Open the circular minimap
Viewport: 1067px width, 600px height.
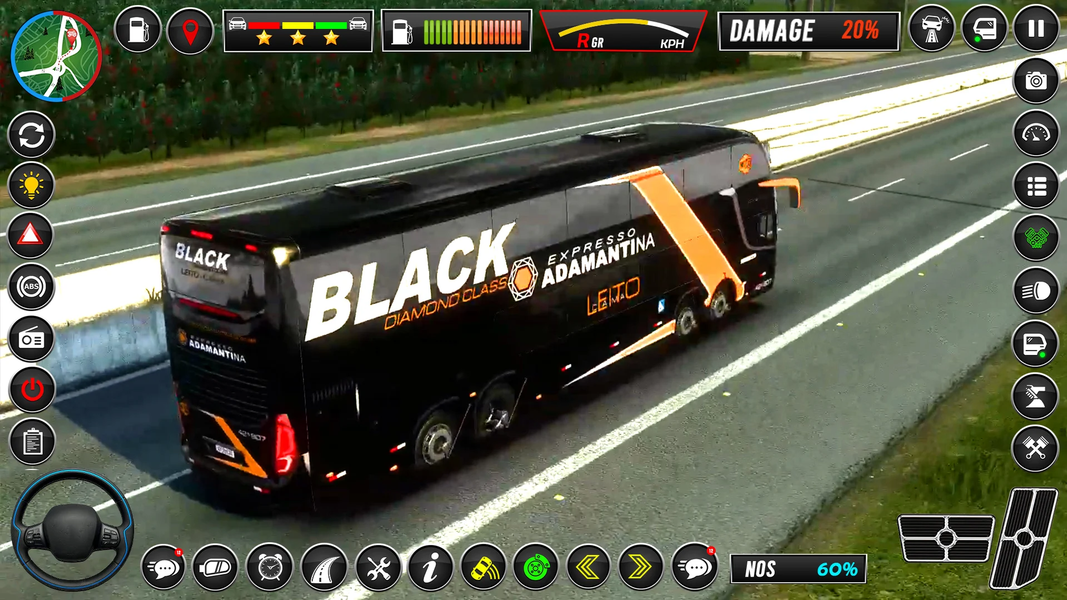tap(56, 57)
